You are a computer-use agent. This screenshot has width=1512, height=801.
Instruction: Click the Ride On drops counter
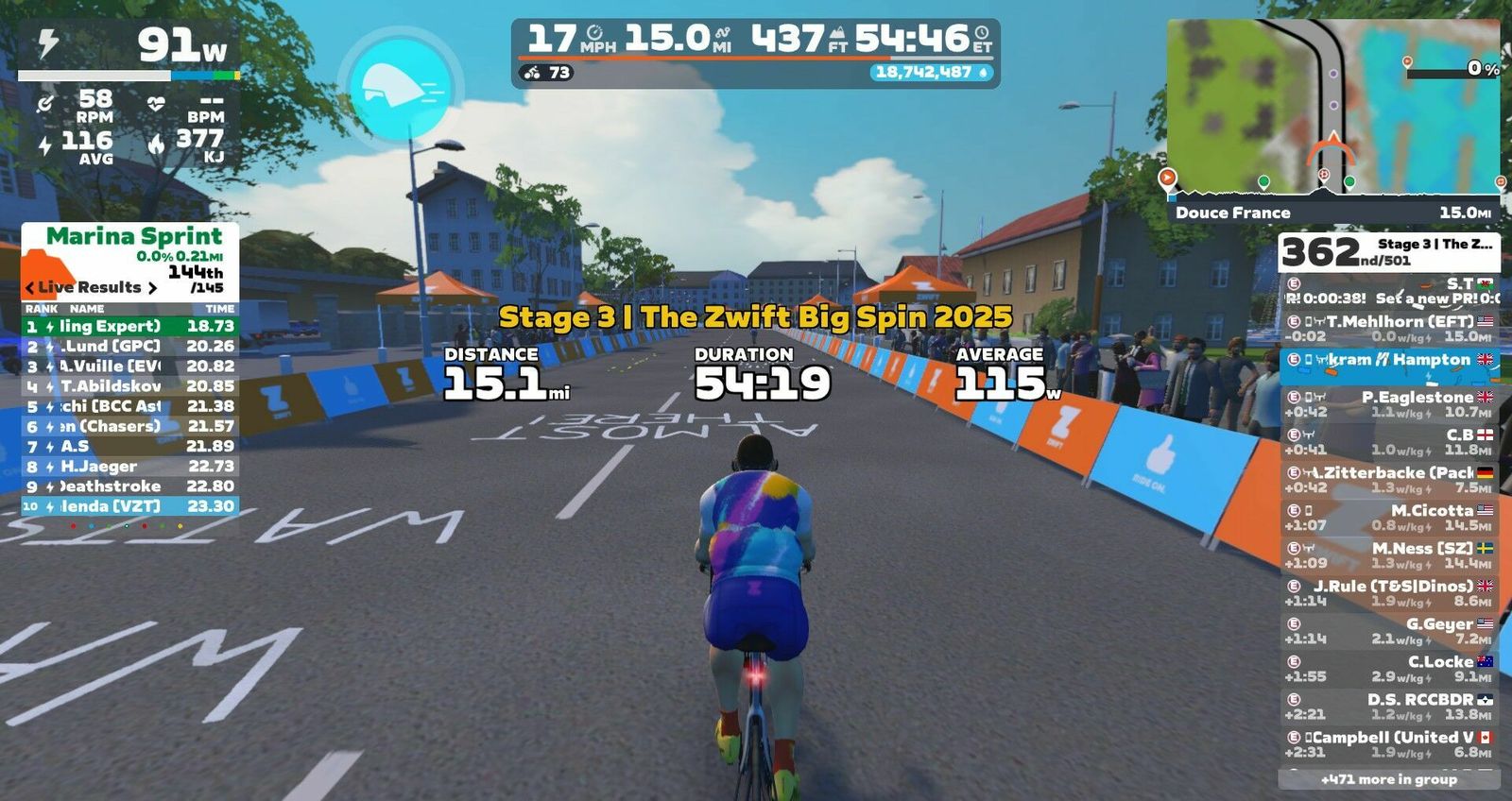tap(931, 72)
